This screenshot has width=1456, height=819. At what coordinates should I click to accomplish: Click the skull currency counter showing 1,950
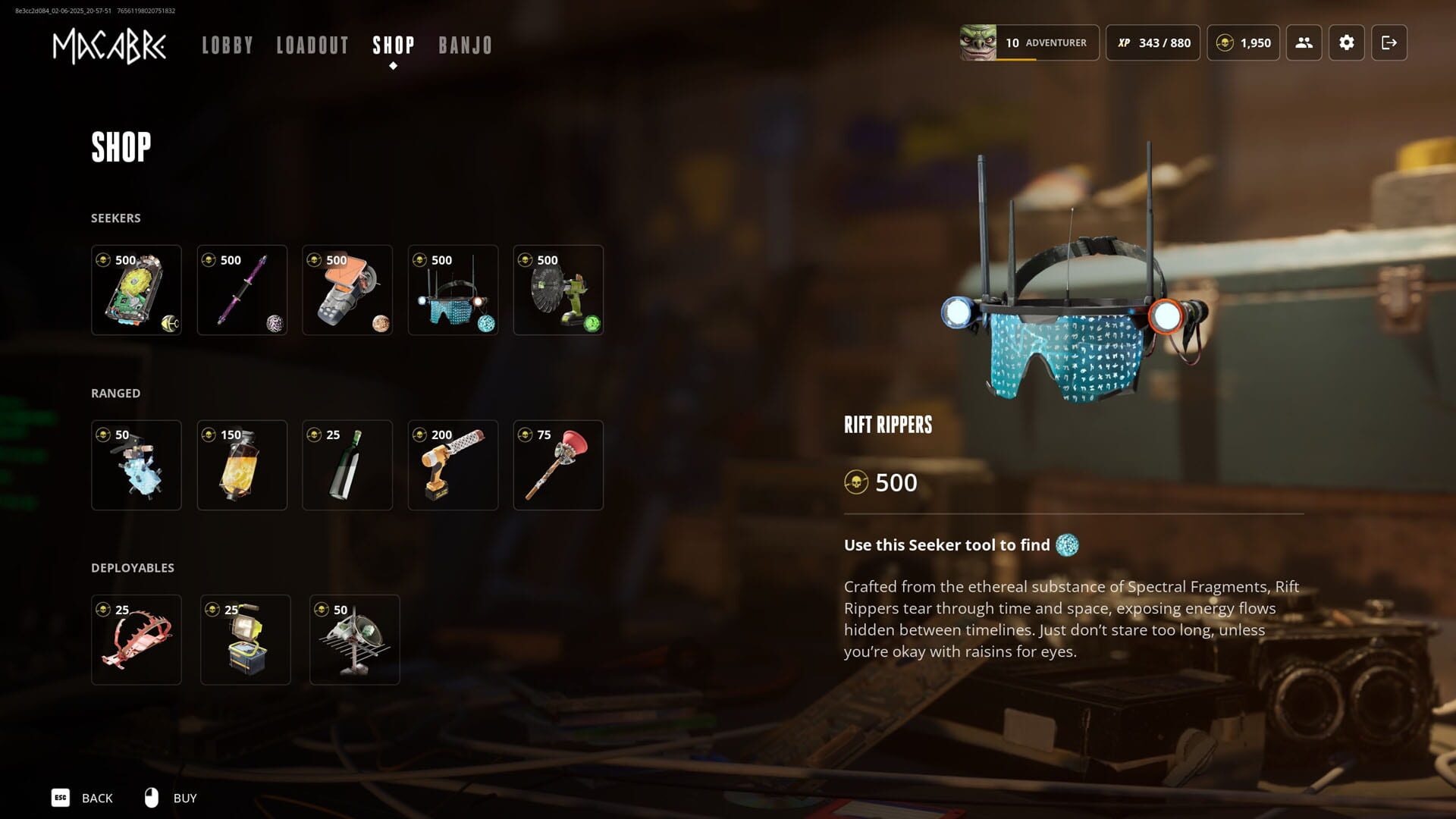1243,43
